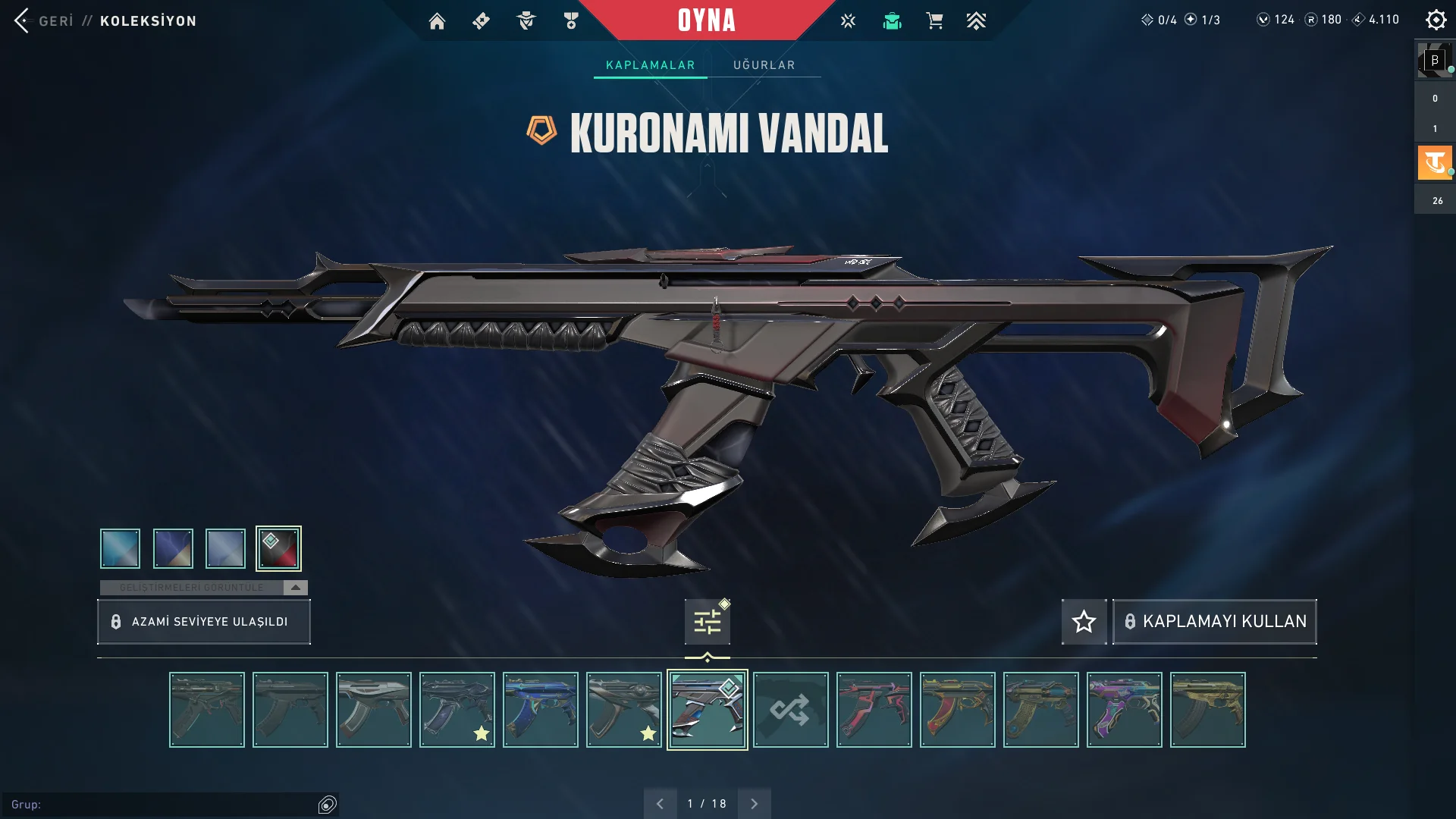Go to the next skin page
The height and width of the screenshot is (819, 1456).
(754, 804)
